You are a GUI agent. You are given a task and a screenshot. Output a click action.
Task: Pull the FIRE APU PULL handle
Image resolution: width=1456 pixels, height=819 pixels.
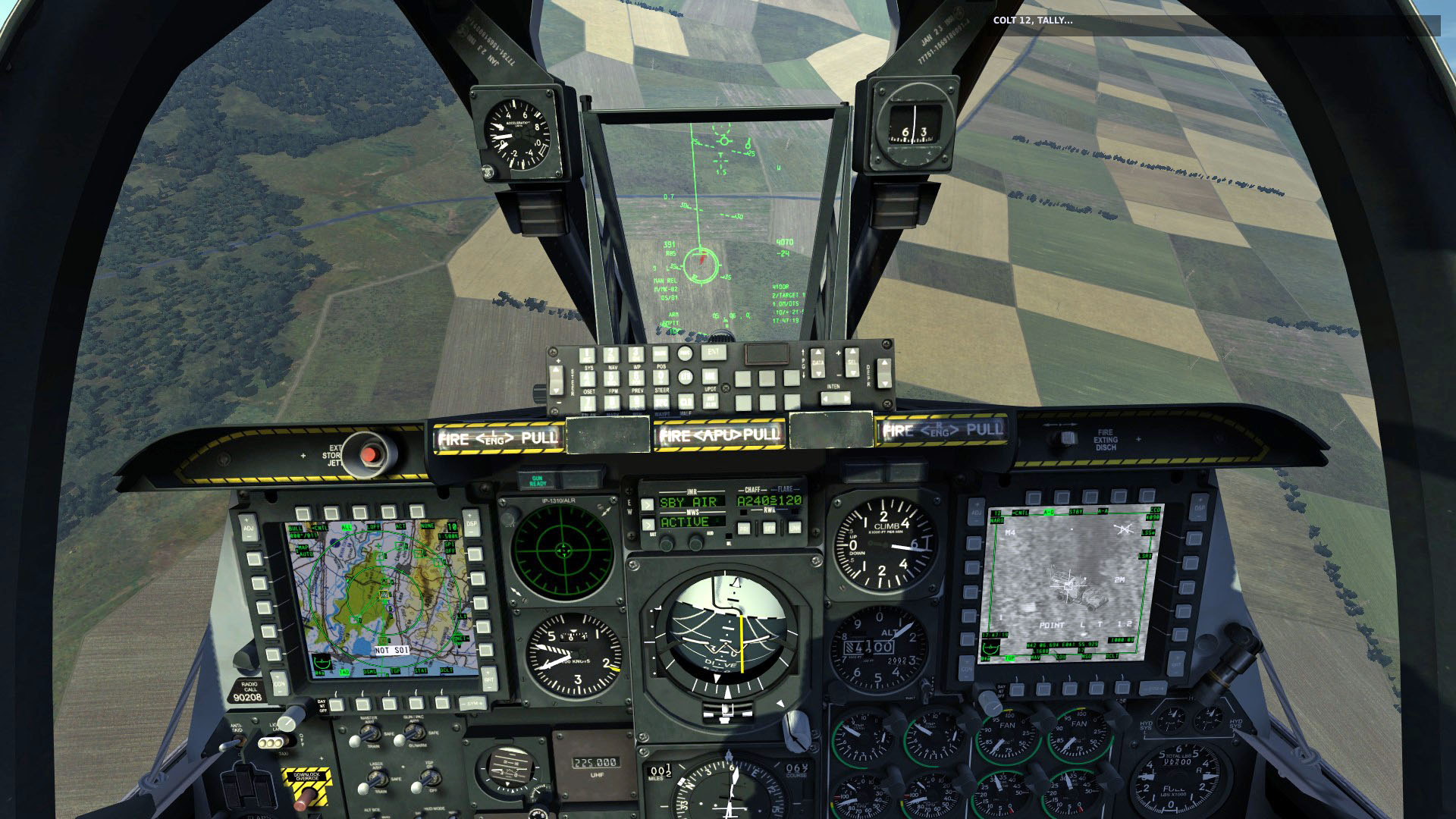720,435
